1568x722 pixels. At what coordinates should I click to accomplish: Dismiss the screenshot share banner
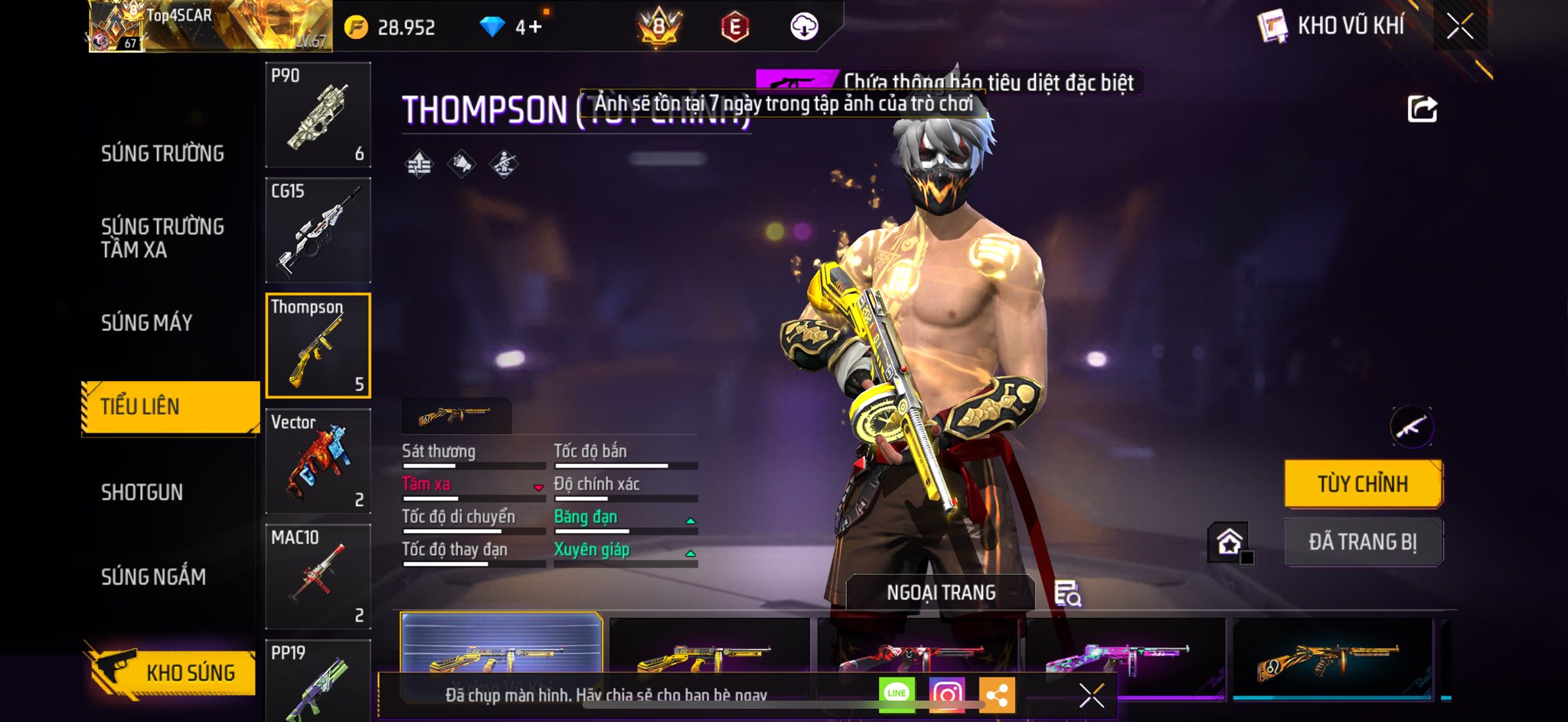pyautogui.click(x=1091, y=695)
